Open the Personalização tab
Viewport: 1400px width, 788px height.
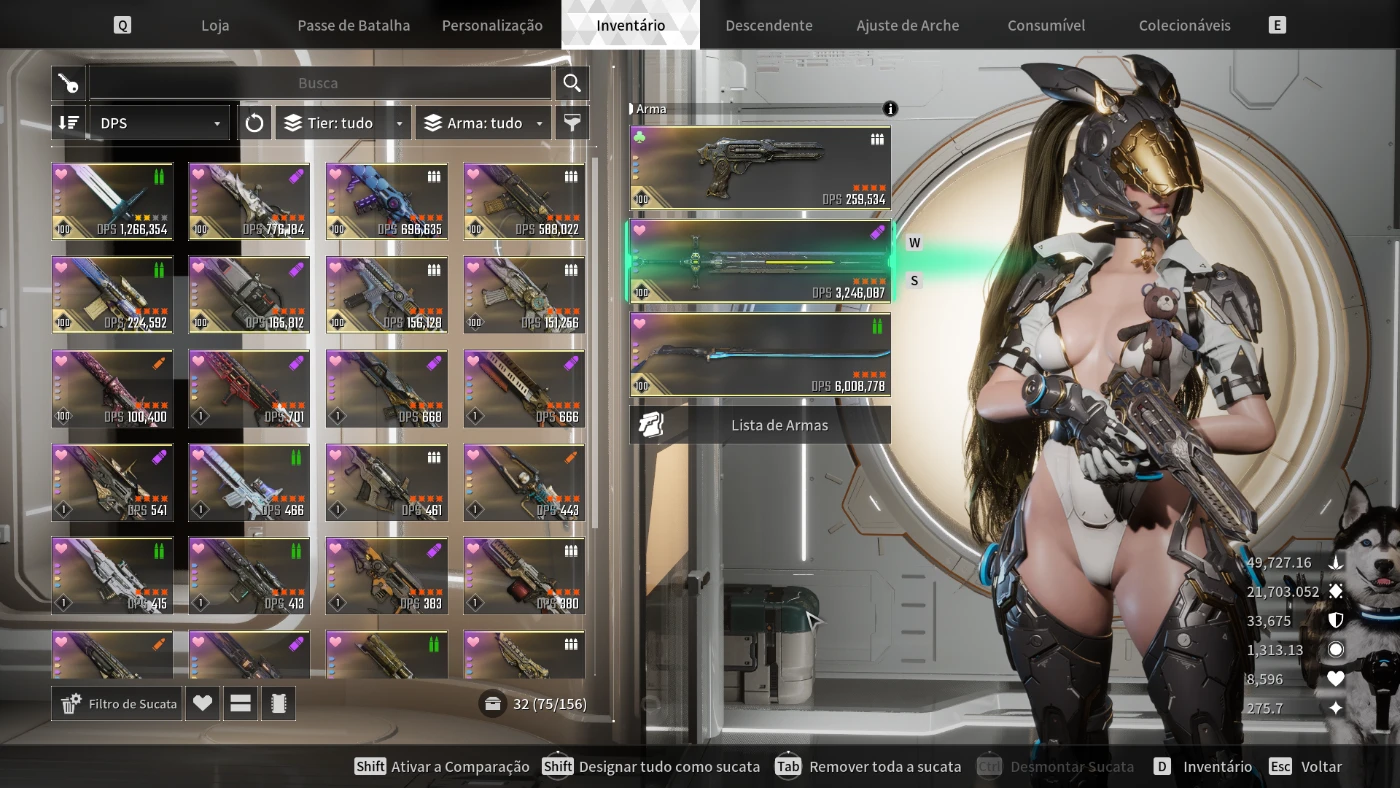click(492, 25)
